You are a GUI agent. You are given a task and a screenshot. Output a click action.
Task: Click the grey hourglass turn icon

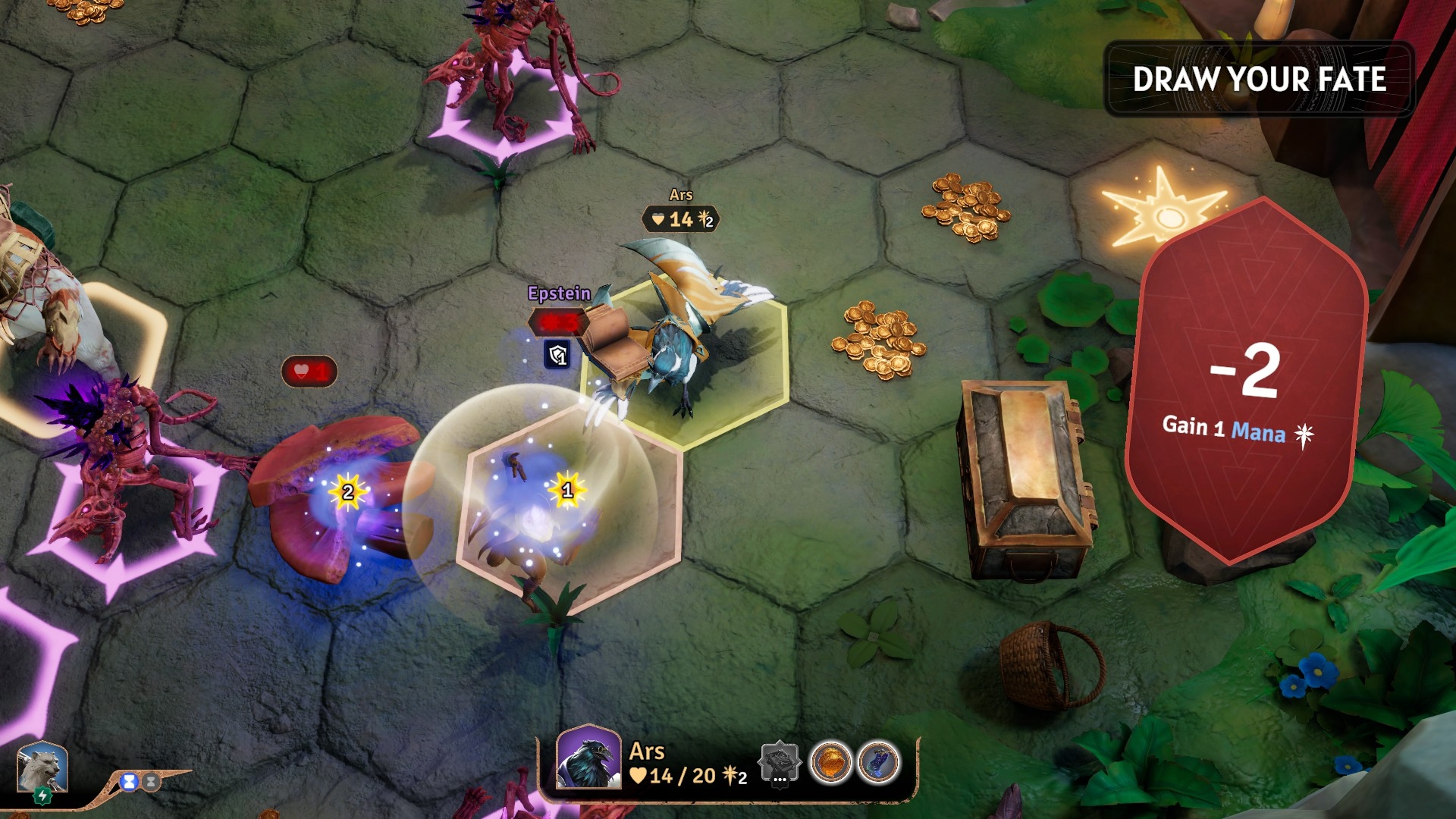click(151, 781)
